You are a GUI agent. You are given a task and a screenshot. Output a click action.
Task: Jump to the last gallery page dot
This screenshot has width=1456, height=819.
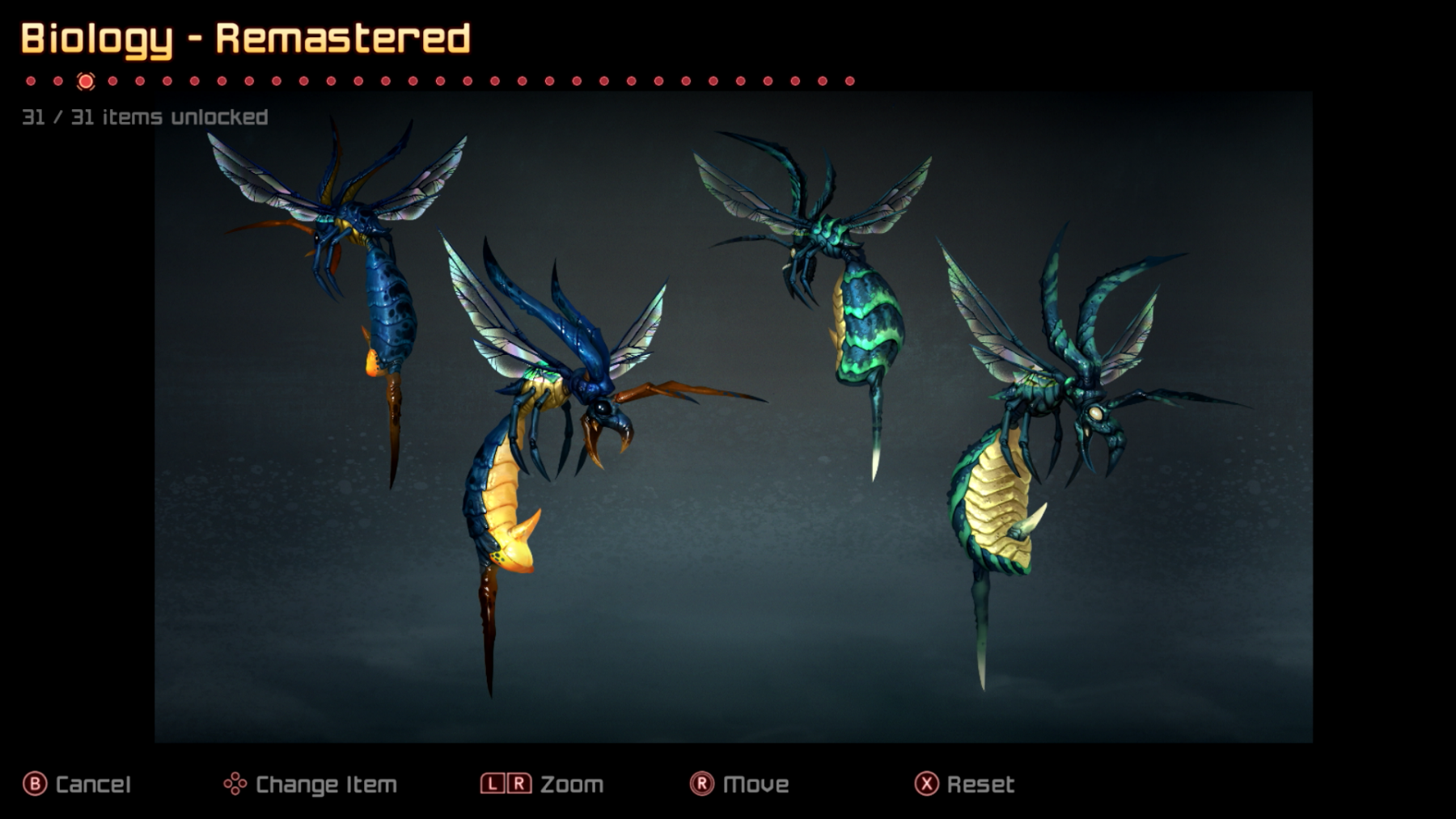849,81
